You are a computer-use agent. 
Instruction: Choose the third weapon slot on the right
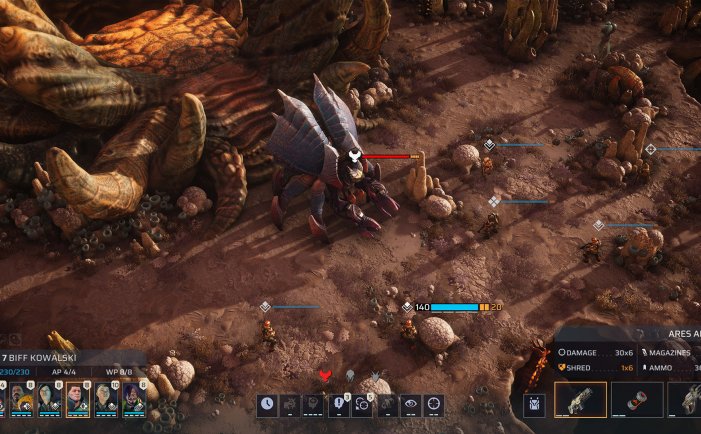pyautogui.click(x=686, y=400)
